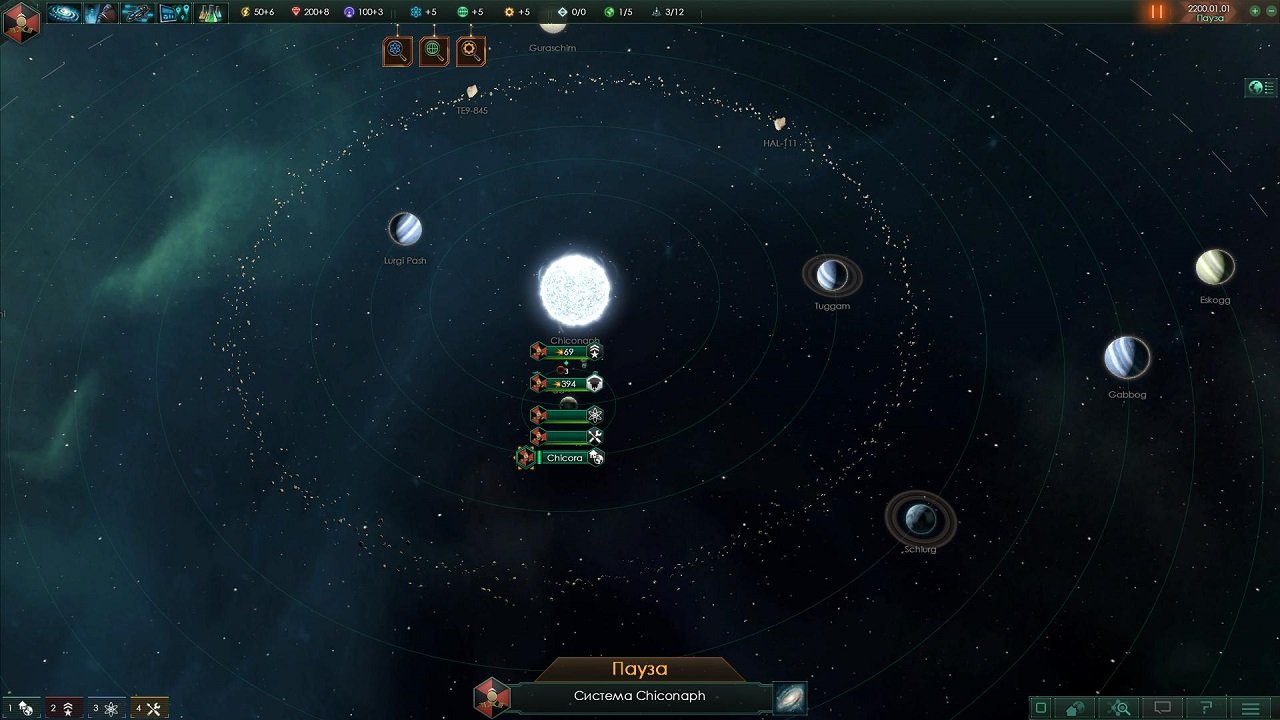This screenshot has height=720, width=1280.
Task: Select the colonized planet Chicora
Action: coord(565,457)
